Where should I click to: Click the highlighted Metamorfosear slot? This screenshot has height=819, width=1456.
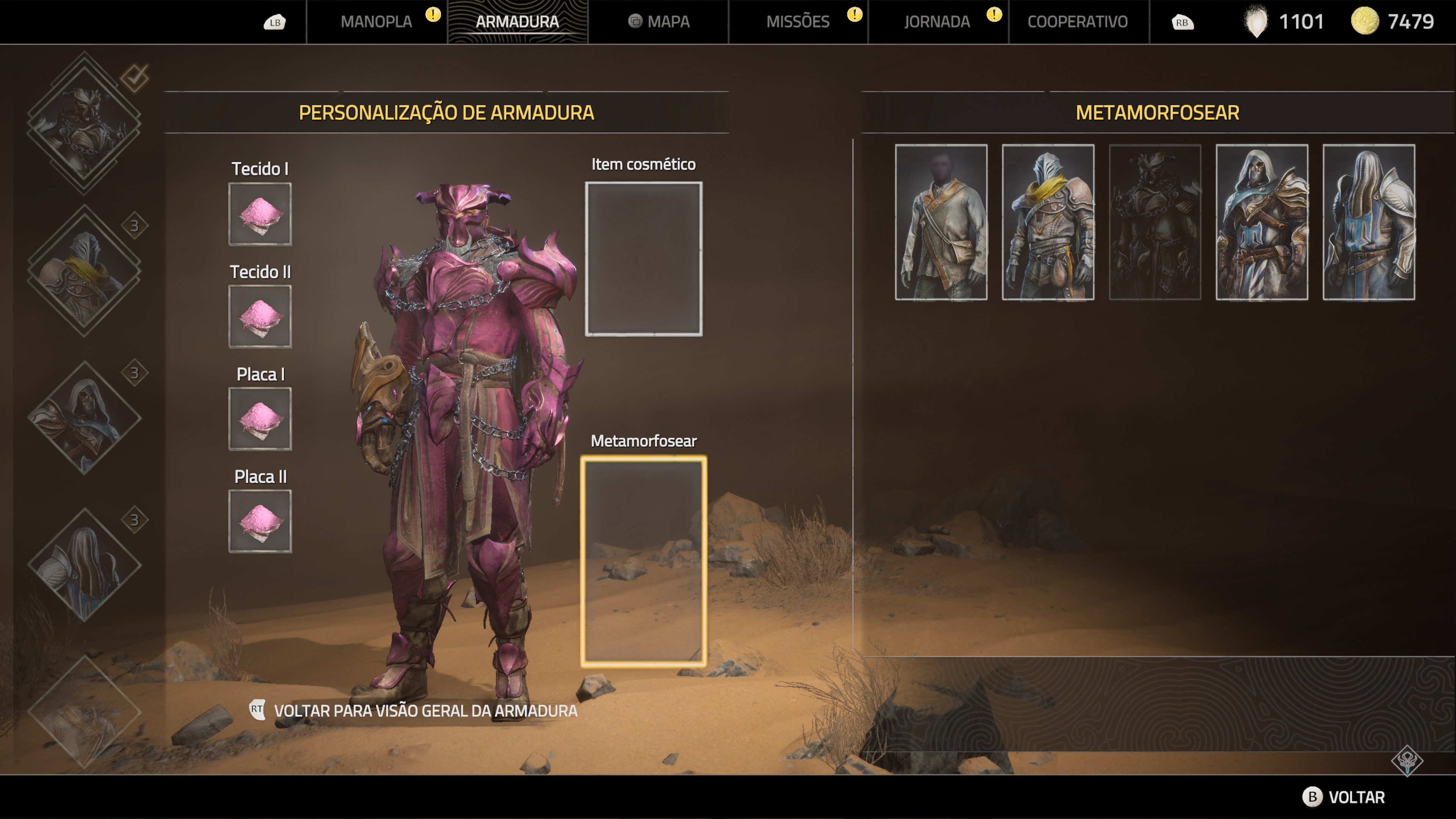coord(643,561)
